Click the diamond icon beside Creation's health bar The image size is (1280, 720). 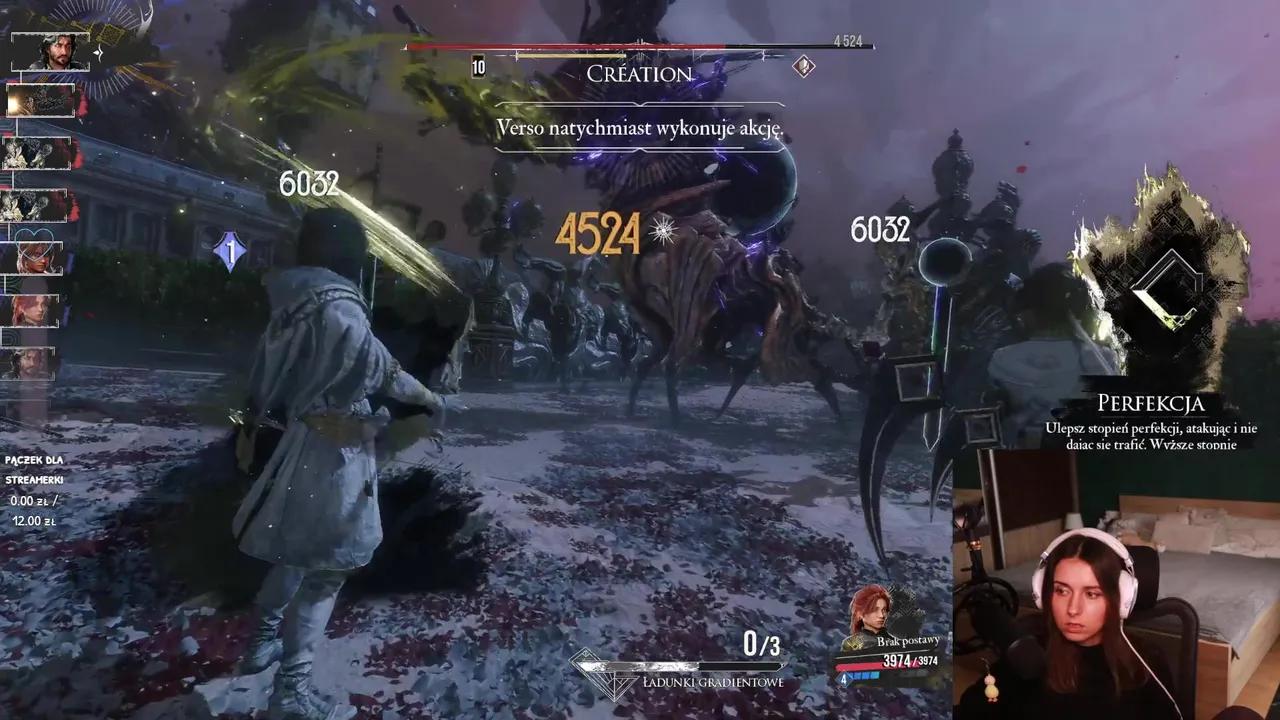[803, 66]
